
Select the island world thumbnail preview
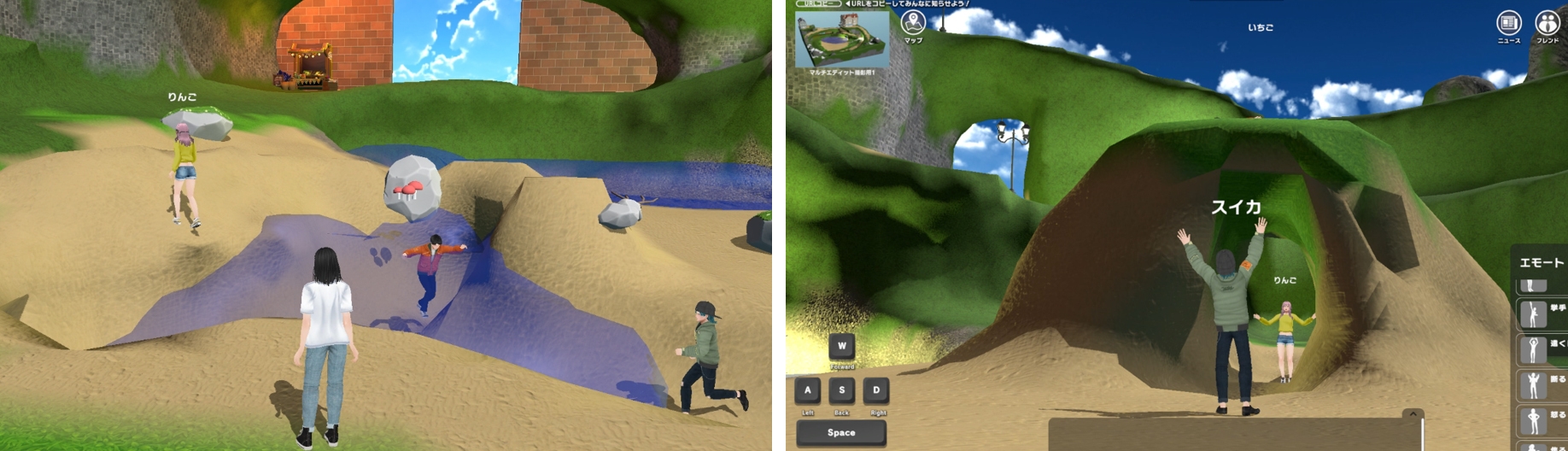click(841, 39)
